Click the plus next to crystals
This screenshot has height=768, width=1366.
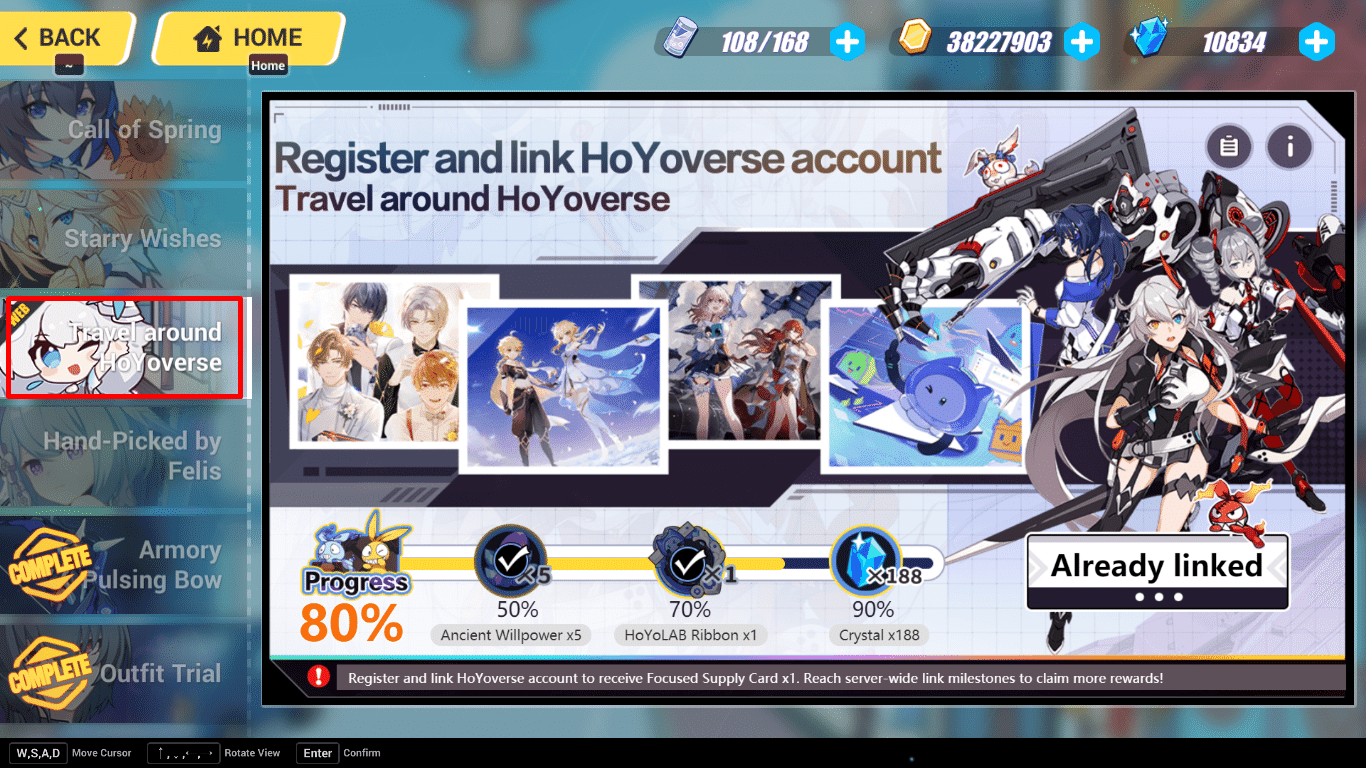[x=1317, y=41]
